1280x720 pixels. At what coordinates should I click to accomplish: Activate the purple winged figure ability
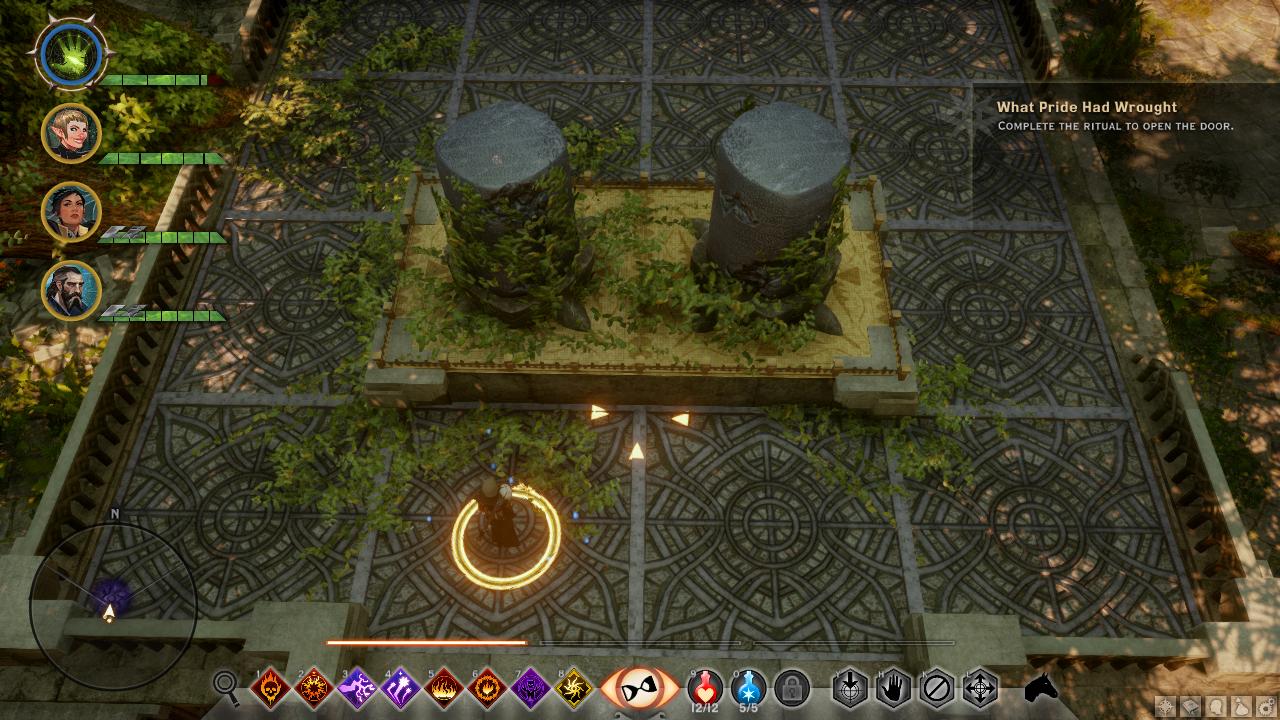(x=531, y=688)
